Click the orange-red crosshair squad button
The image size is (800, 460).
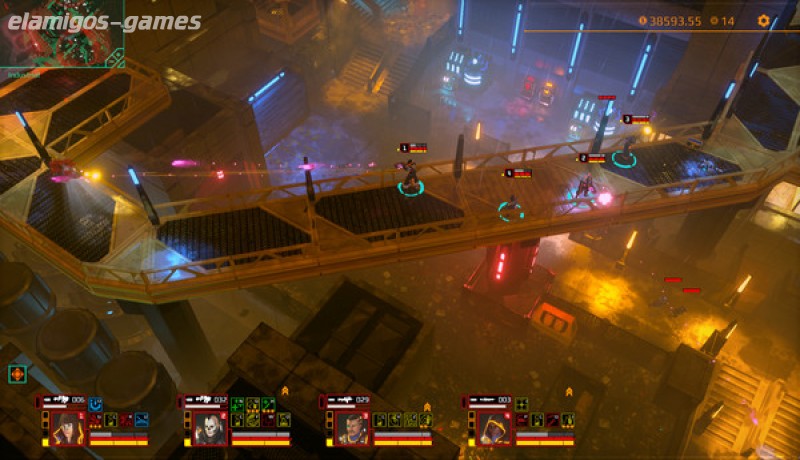[x=16, y=374]
